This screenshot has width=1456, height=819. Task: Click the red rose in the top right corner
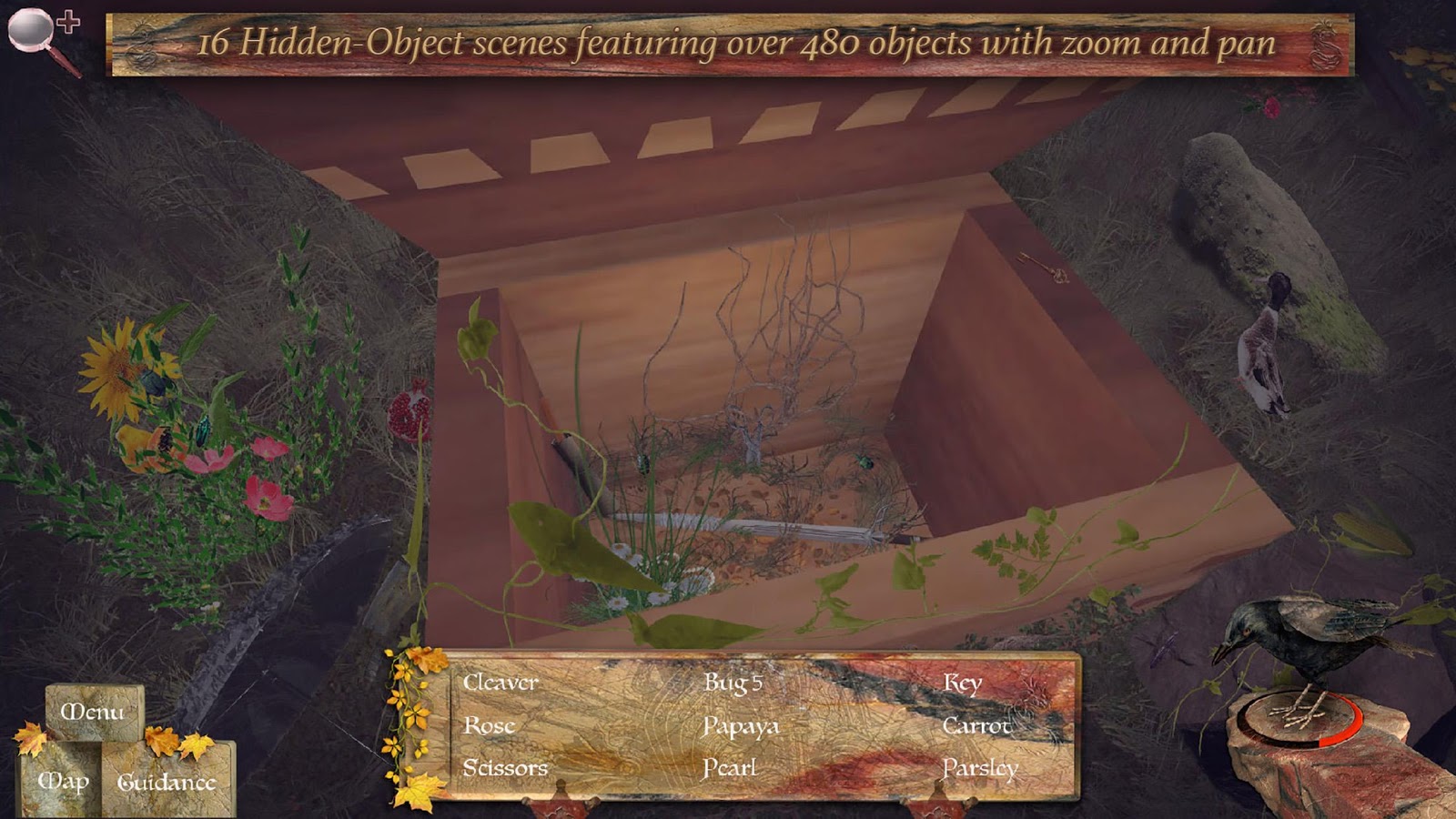1271,107
